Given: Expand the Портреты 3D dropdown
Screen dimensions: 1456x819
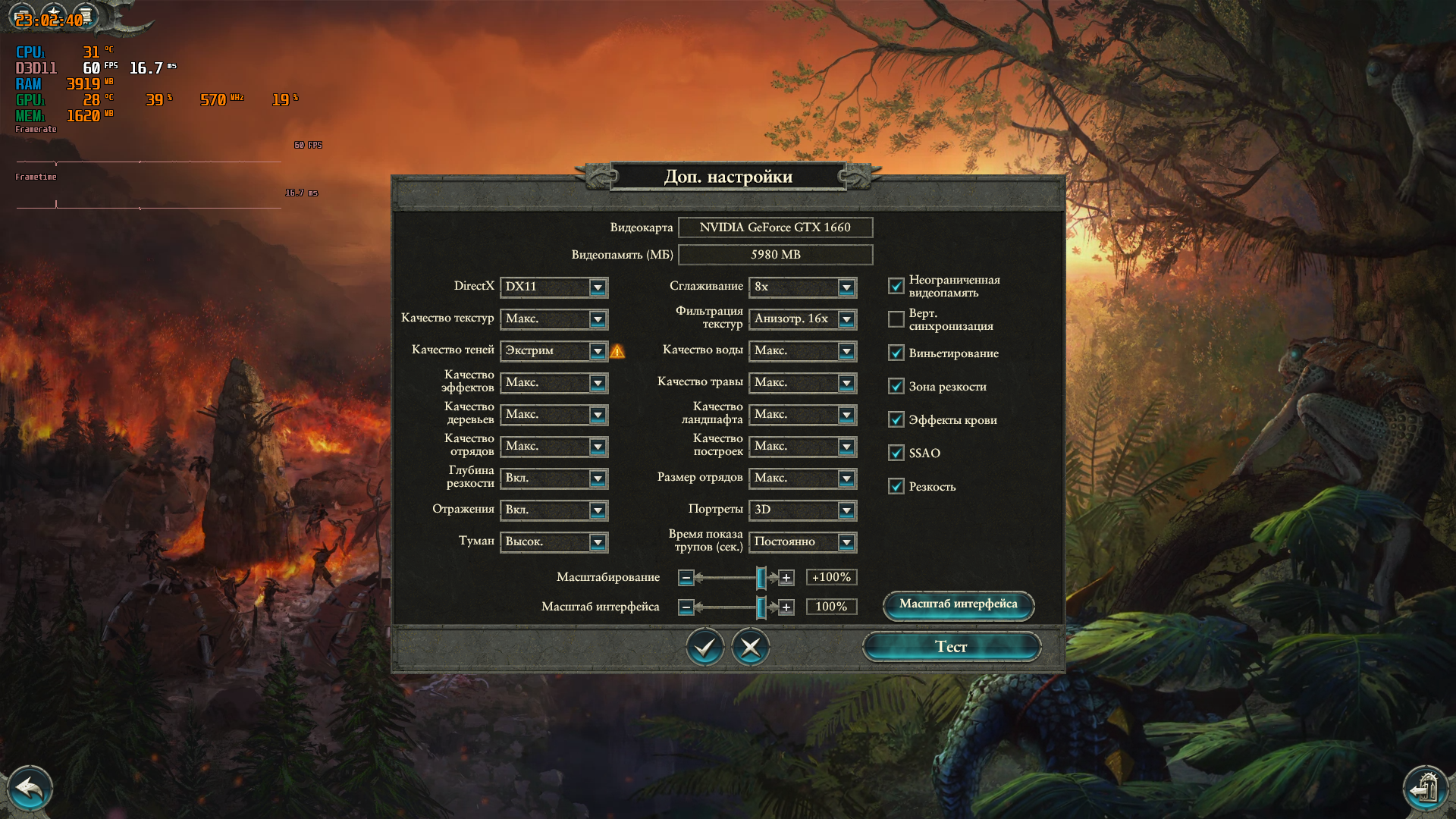Looking at the screenshot, I should coord(846,510).
